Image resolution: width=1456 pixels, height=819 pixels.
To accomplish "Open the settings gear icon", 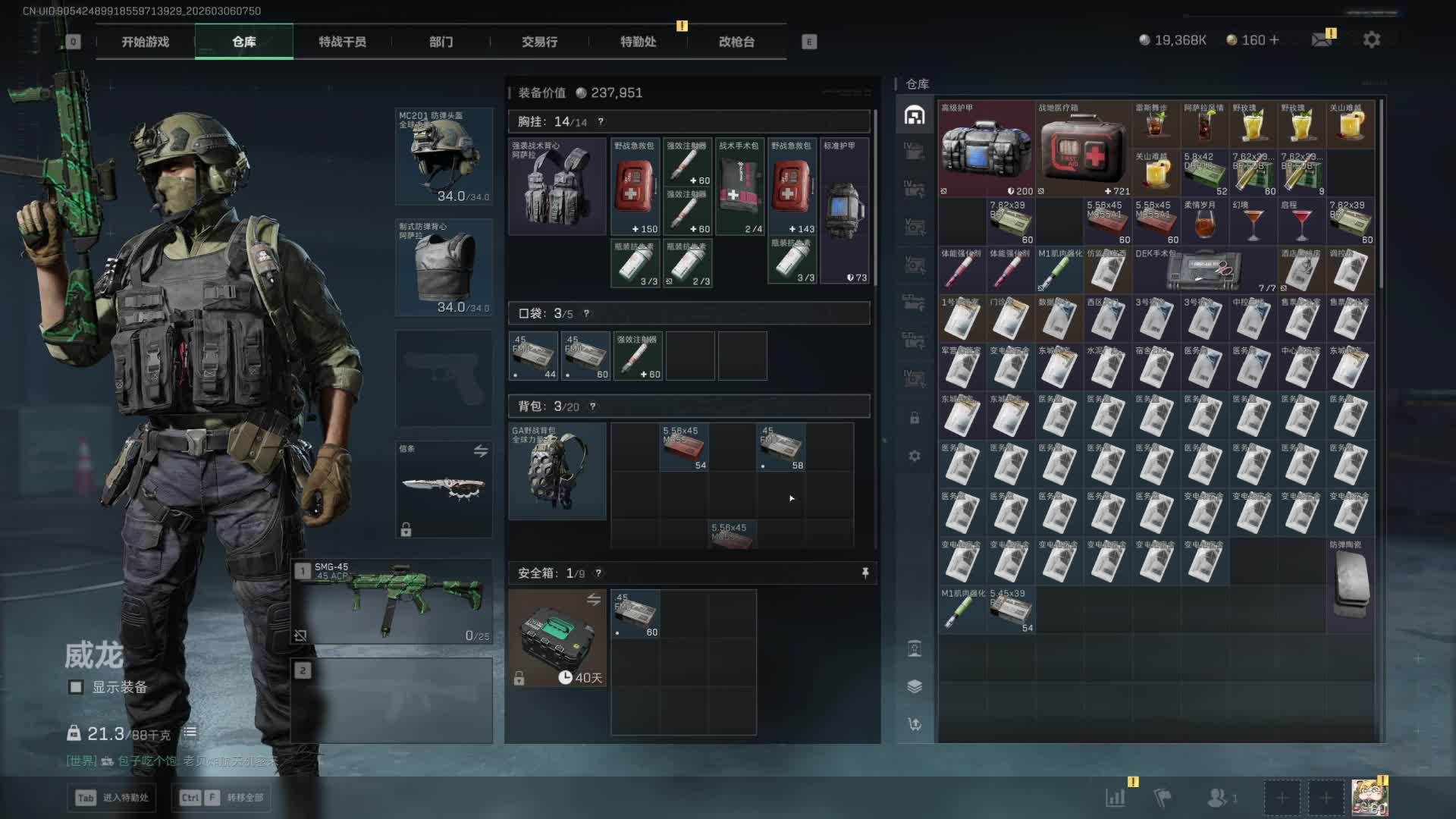I will 1371,40.
